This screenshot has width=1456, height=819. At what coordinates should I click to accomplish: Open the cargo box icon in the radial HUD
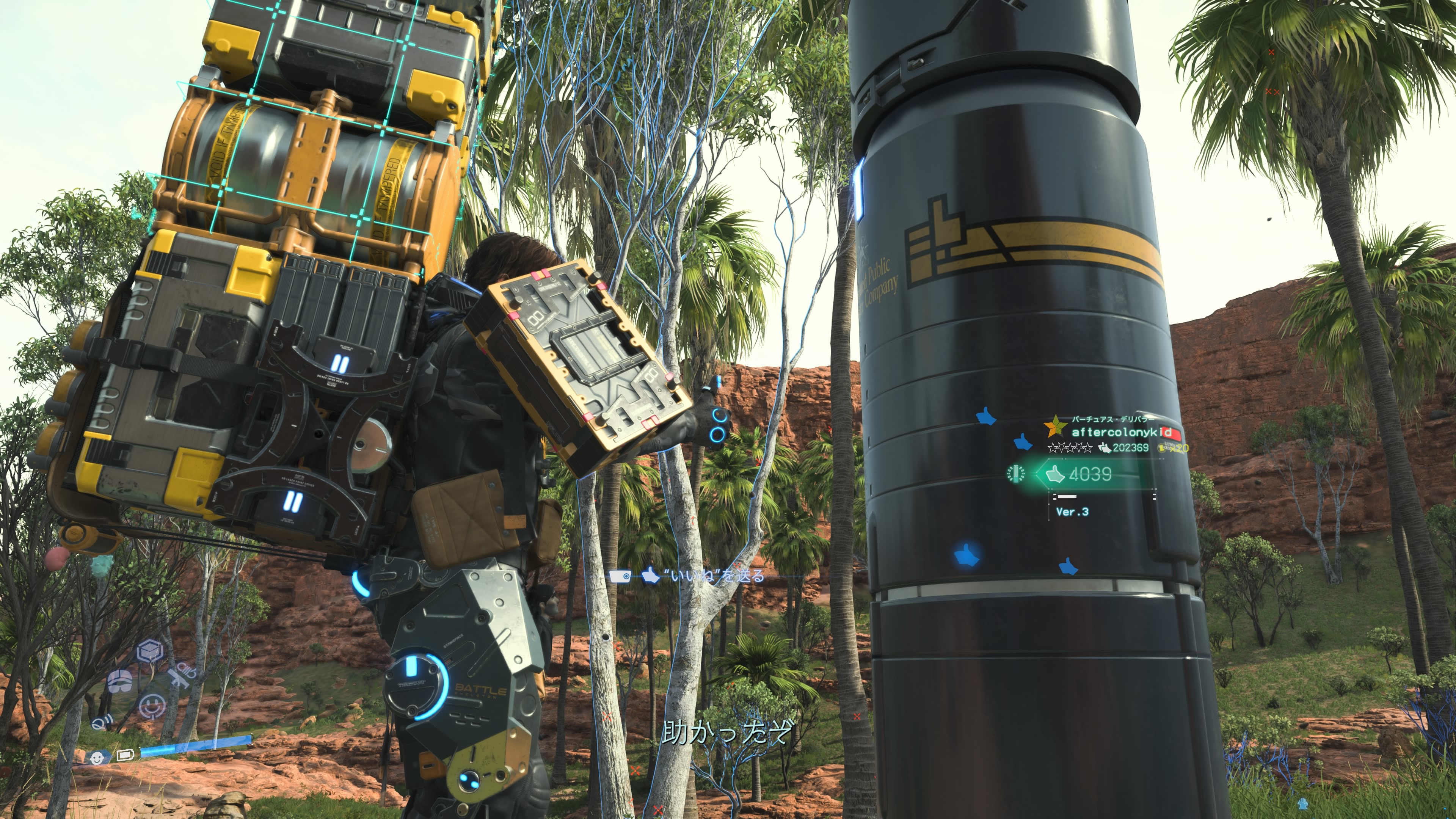pos(151,652)
